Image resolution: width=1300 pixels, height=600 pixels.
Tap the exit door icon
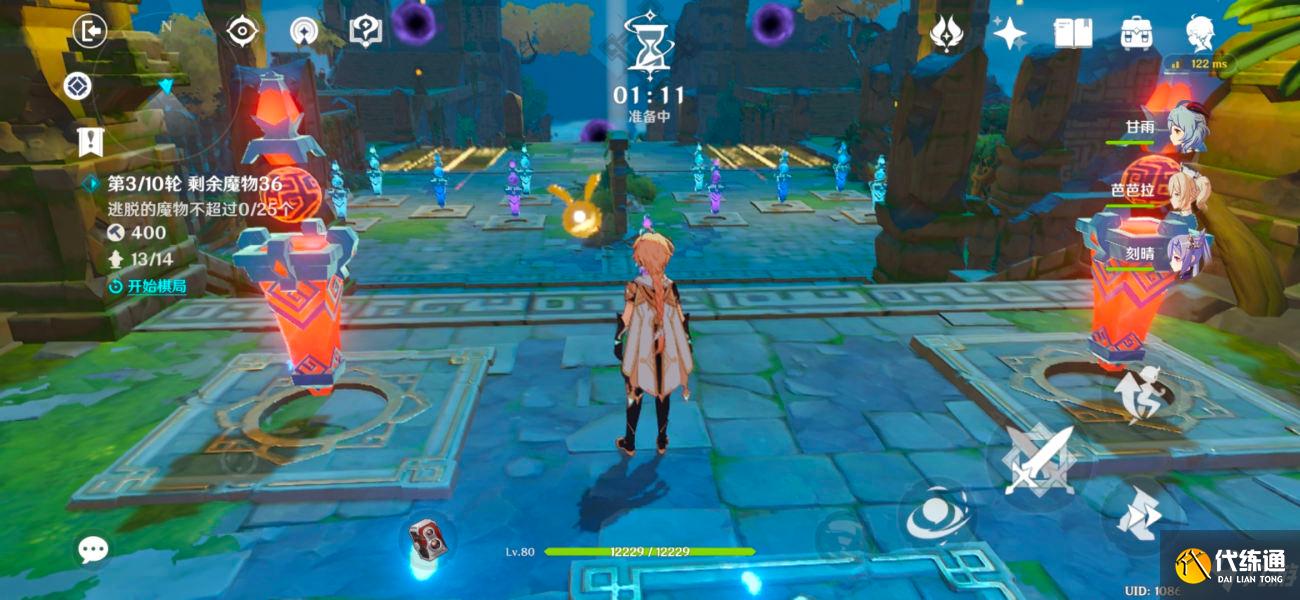tap(90, 32)
